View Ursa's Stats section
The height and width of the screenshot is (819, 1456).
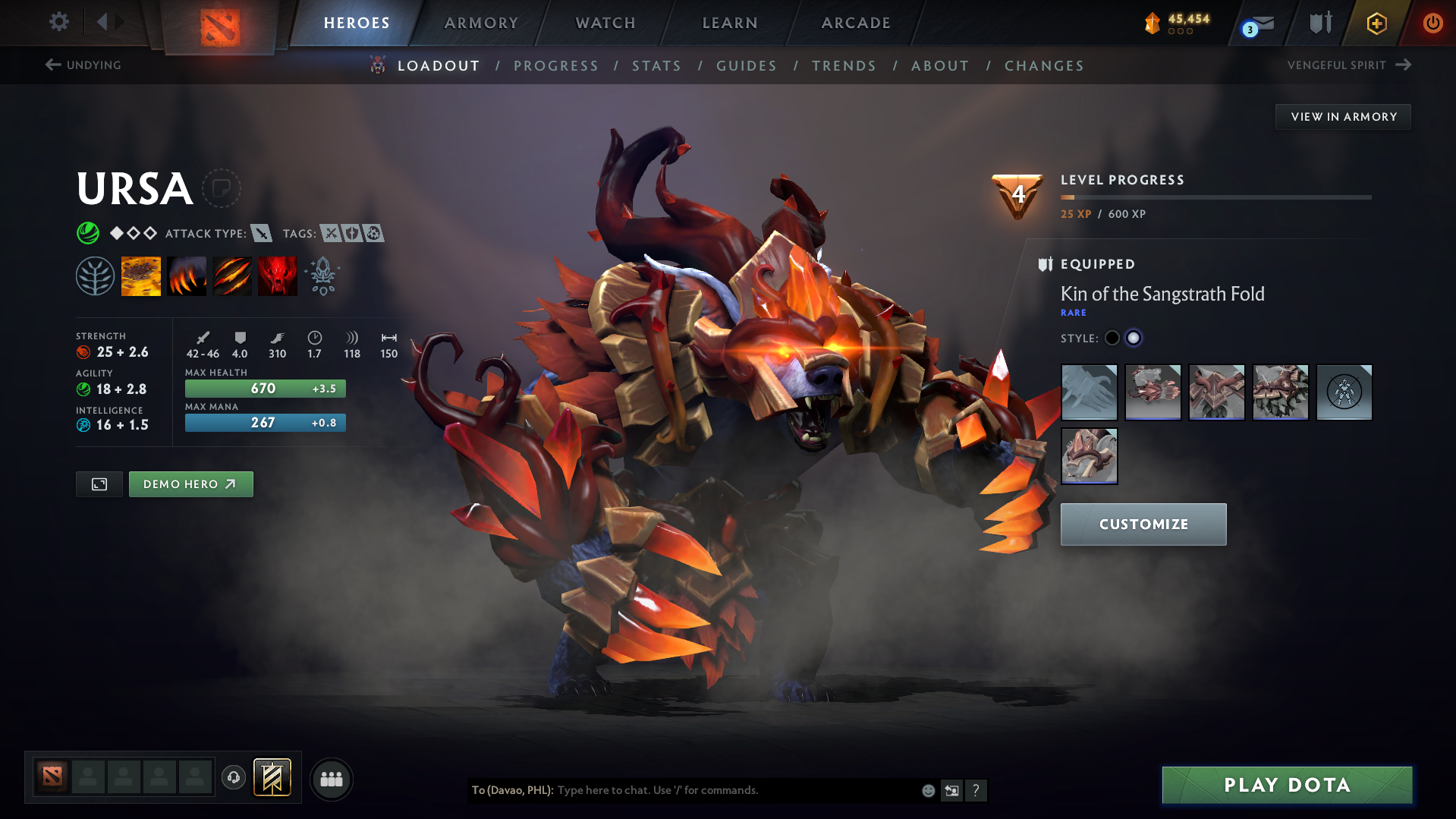[x=657, y=66]
